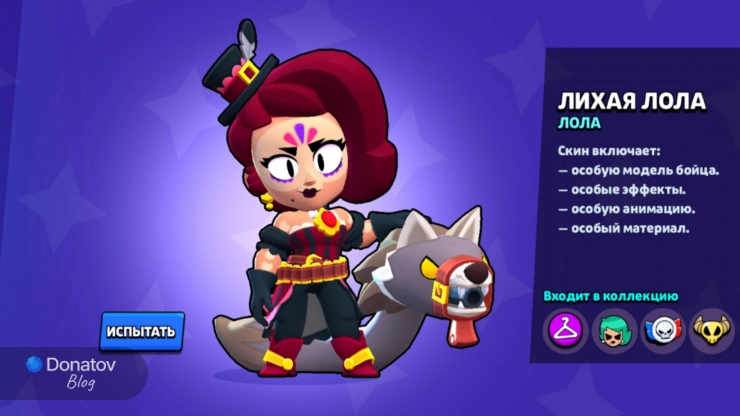Screen dimensions: 740x416
Task: Click the blue ИСПЫТАТЬ button
Action: click(142, 331)
